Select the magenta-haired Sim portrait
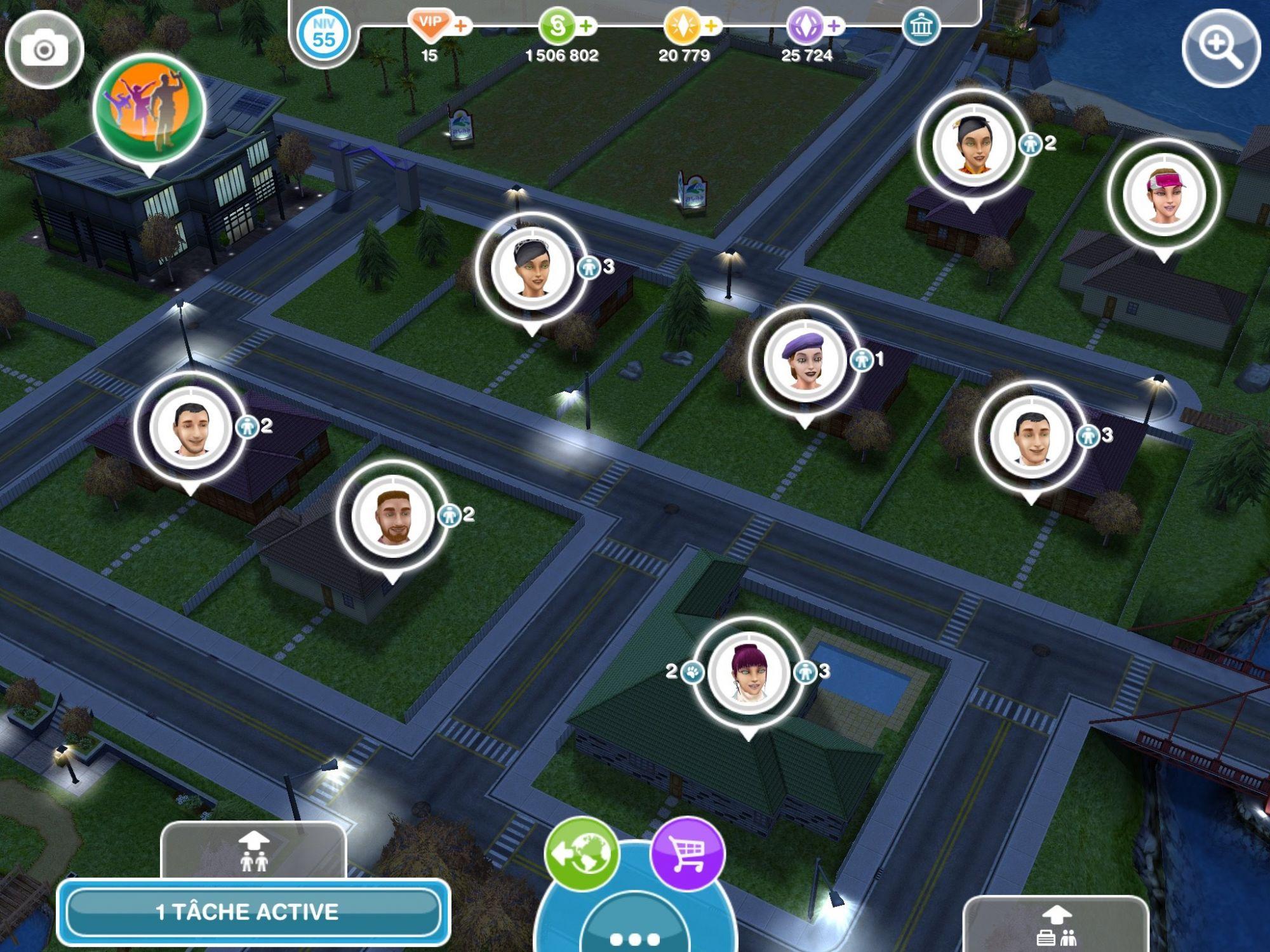The height and width of the screenshot is (952, 1270). pos(748,671)
